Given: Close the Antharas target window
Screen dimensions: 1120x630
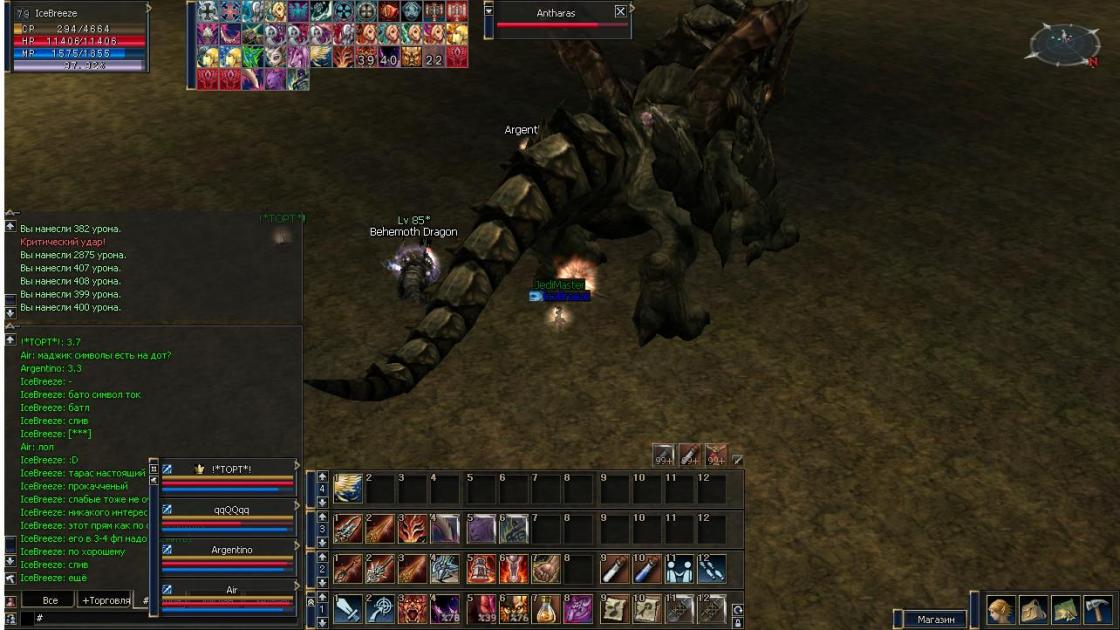Looking at the screenshot, I should [x=620, y=12].
